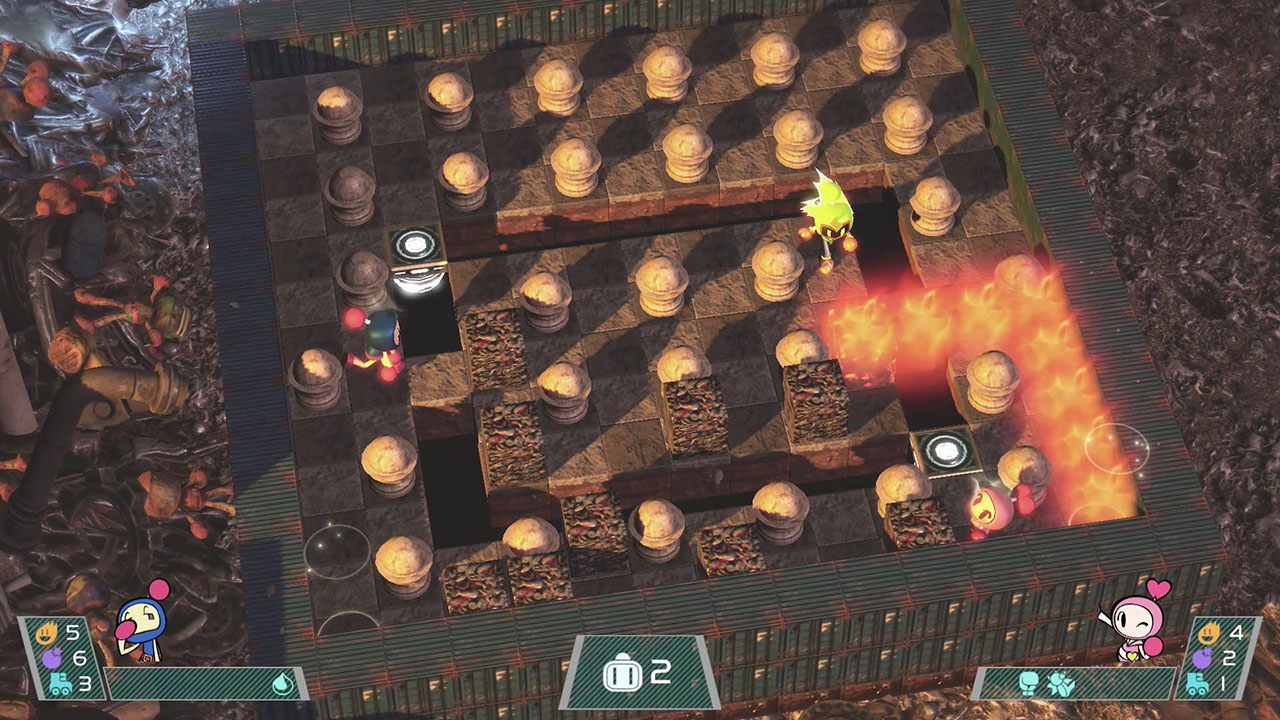Click the central bomb counter showing 2
This screenshot has width=1280, height=720.
click(642, 673)
